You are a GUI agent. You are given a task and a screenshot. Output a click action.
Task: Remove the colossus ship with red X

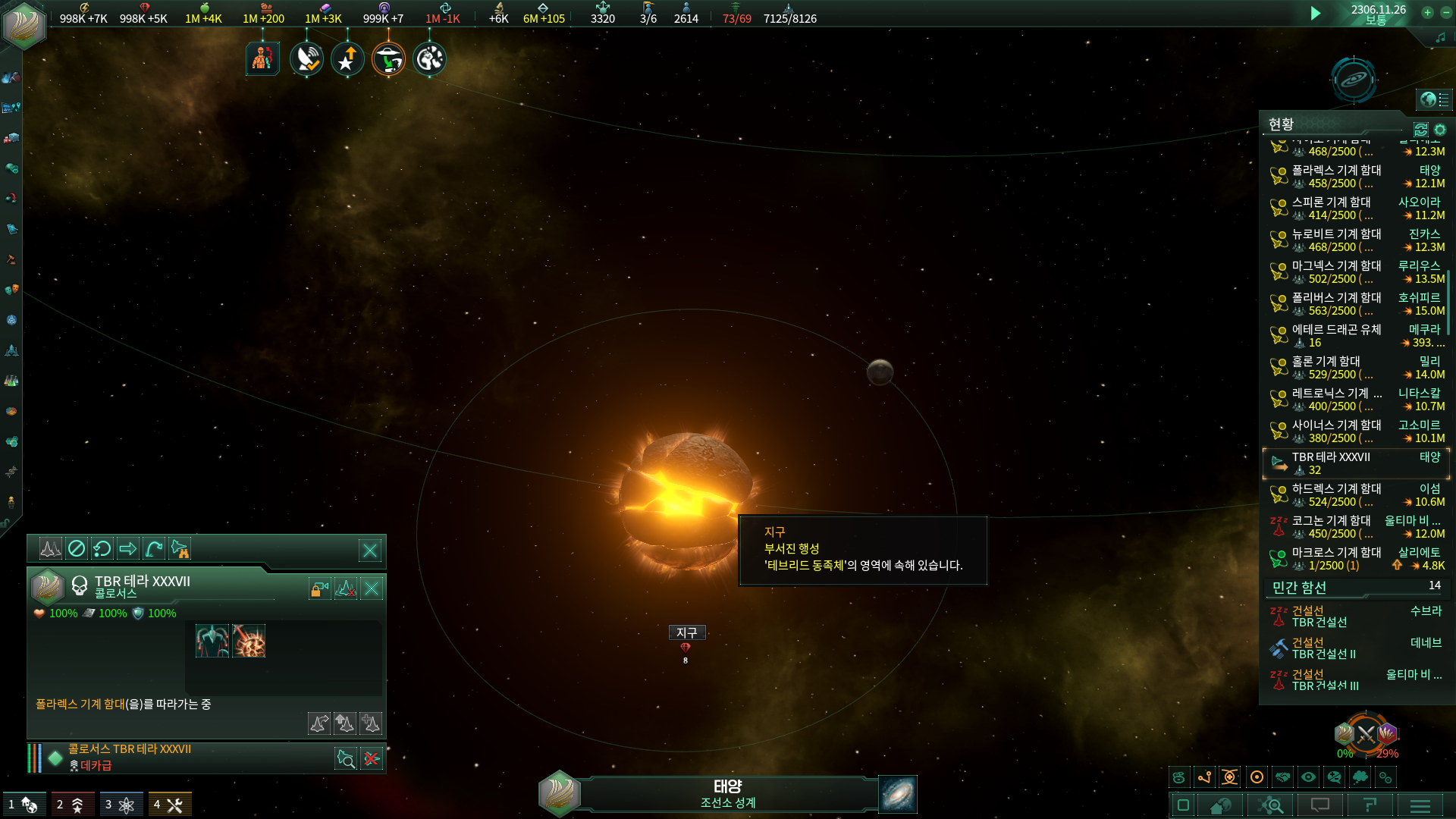[372, 758]
